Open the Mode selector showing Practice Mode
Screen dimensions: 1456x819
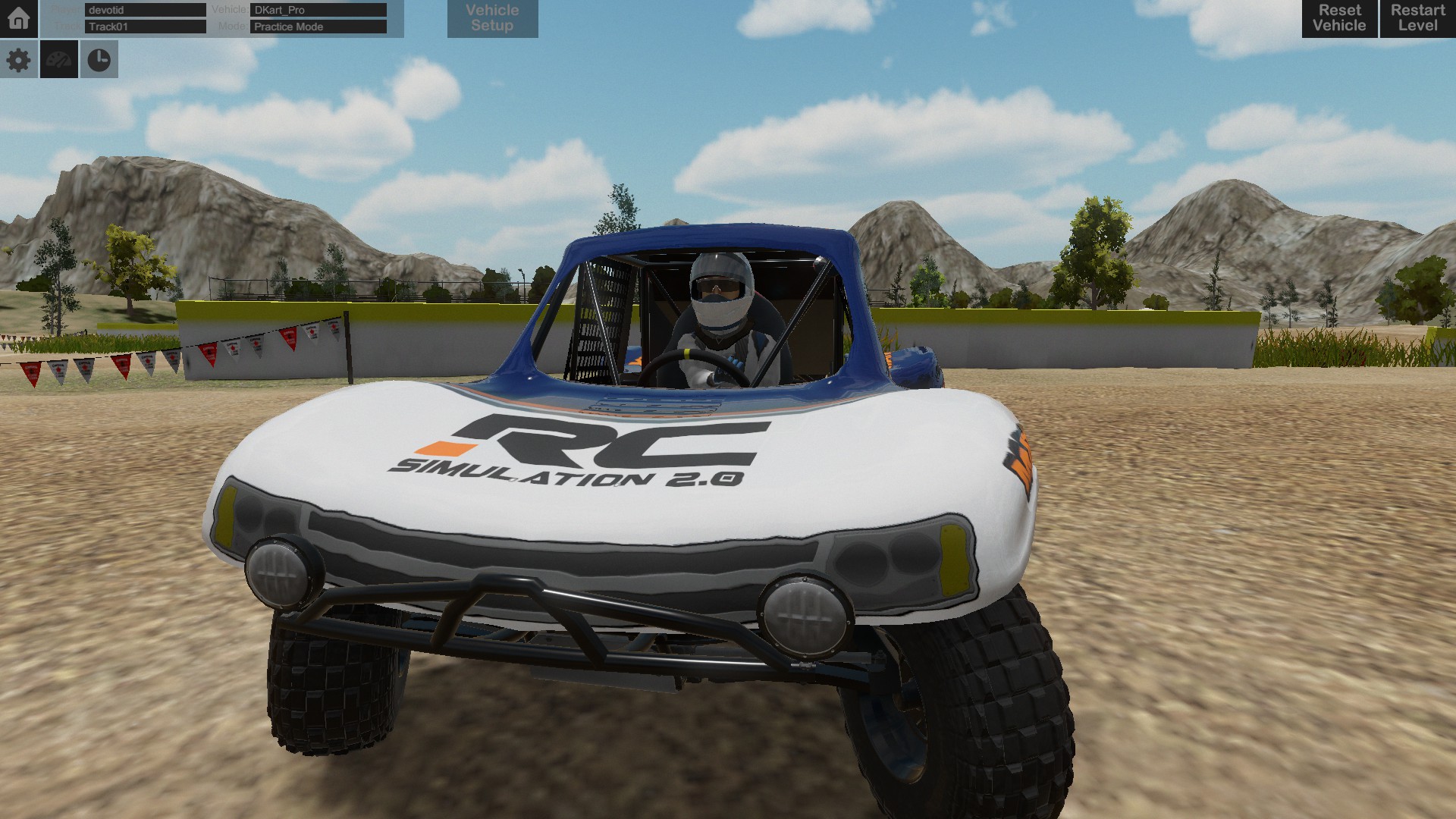click(x=317, y=27)
